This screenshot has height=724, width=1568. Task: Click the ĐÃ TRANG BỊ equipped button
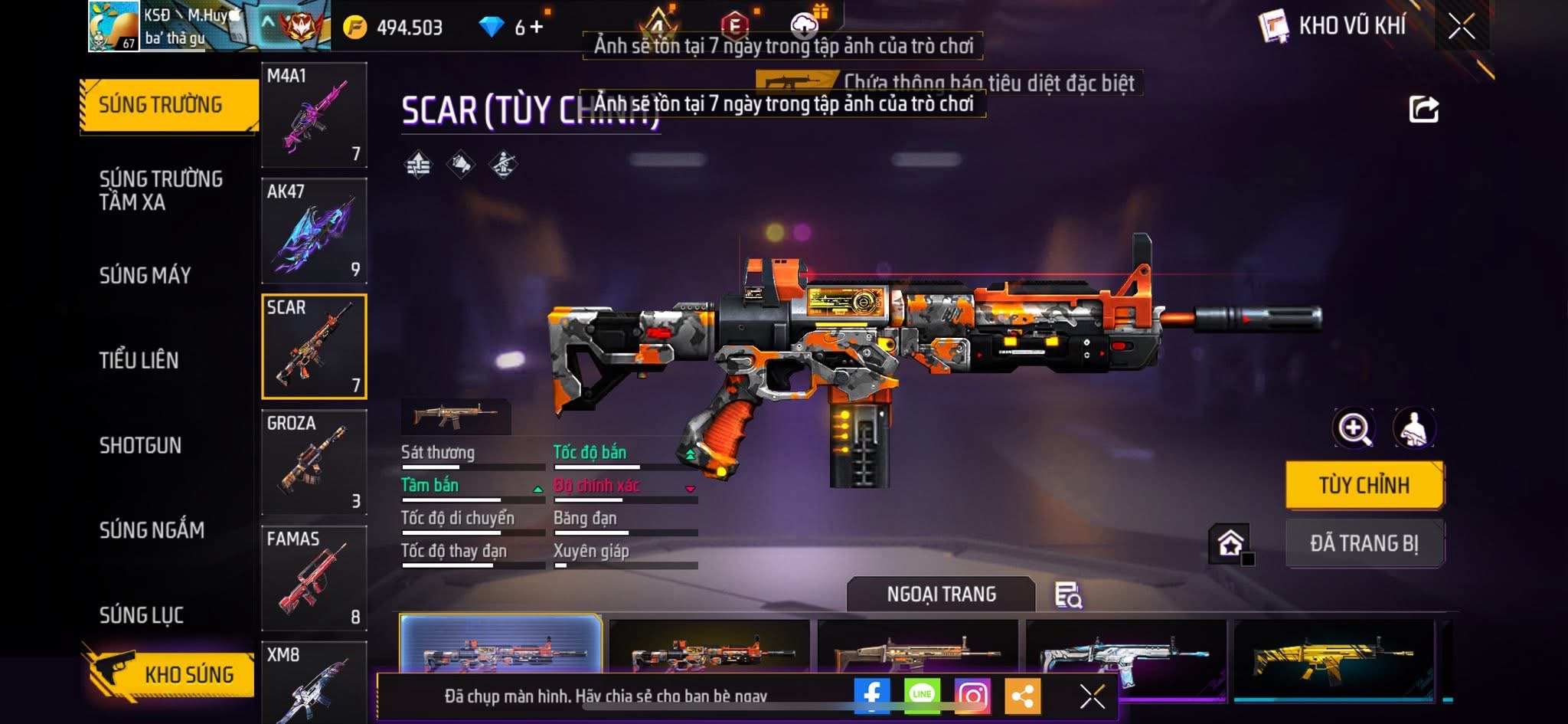[1364, 543]
